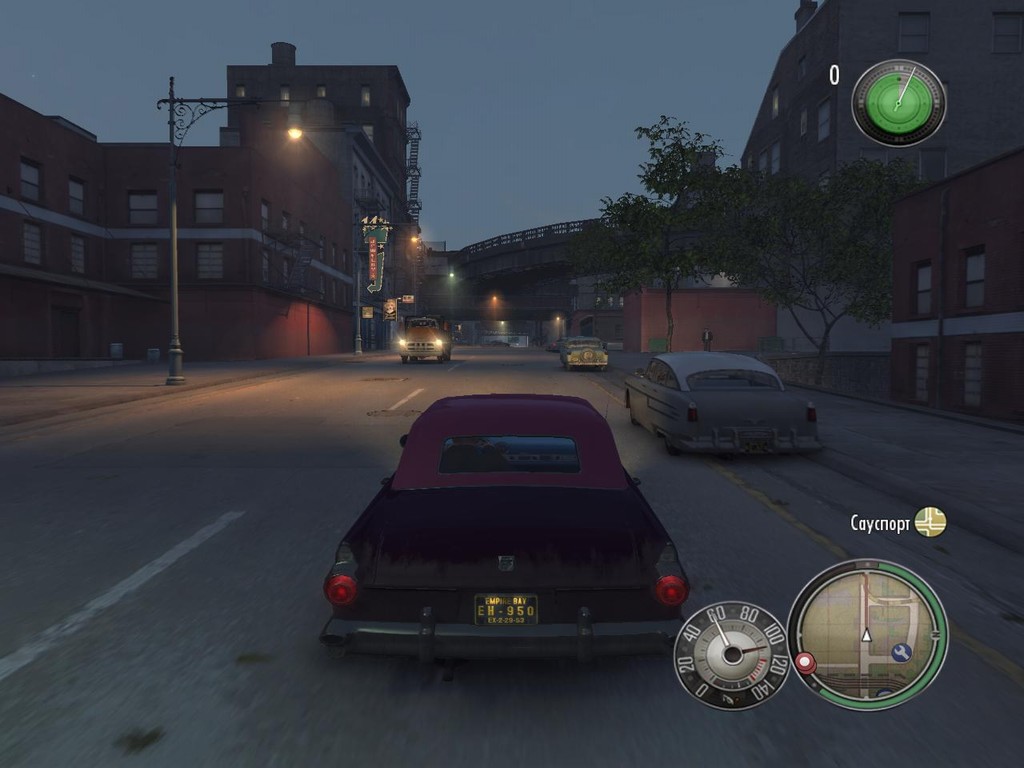Select the blue wrench marker on minimap

pos(900,652)
